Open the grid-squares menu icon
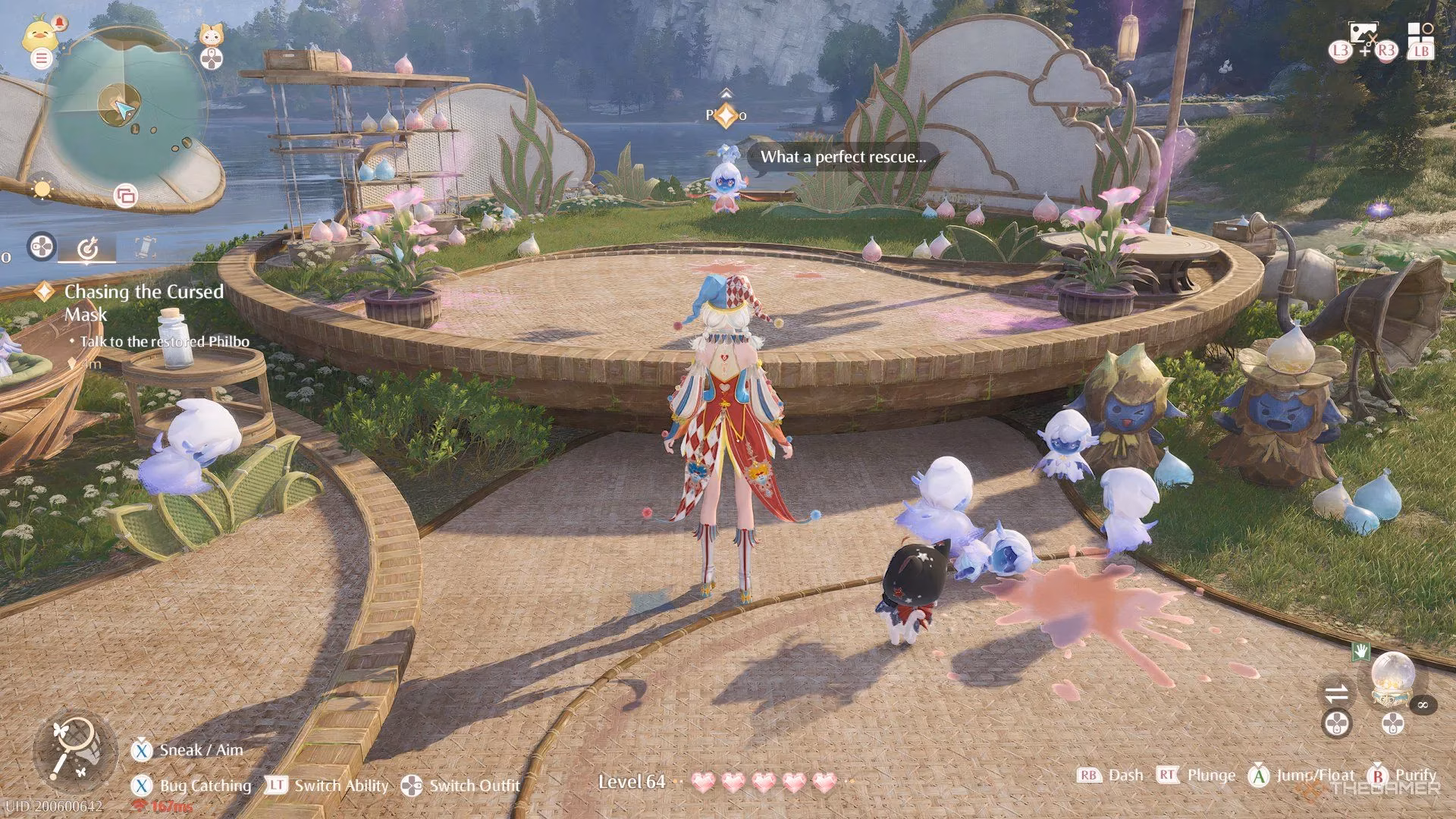Screen dimensions: 1456x819 (1420, 34)
